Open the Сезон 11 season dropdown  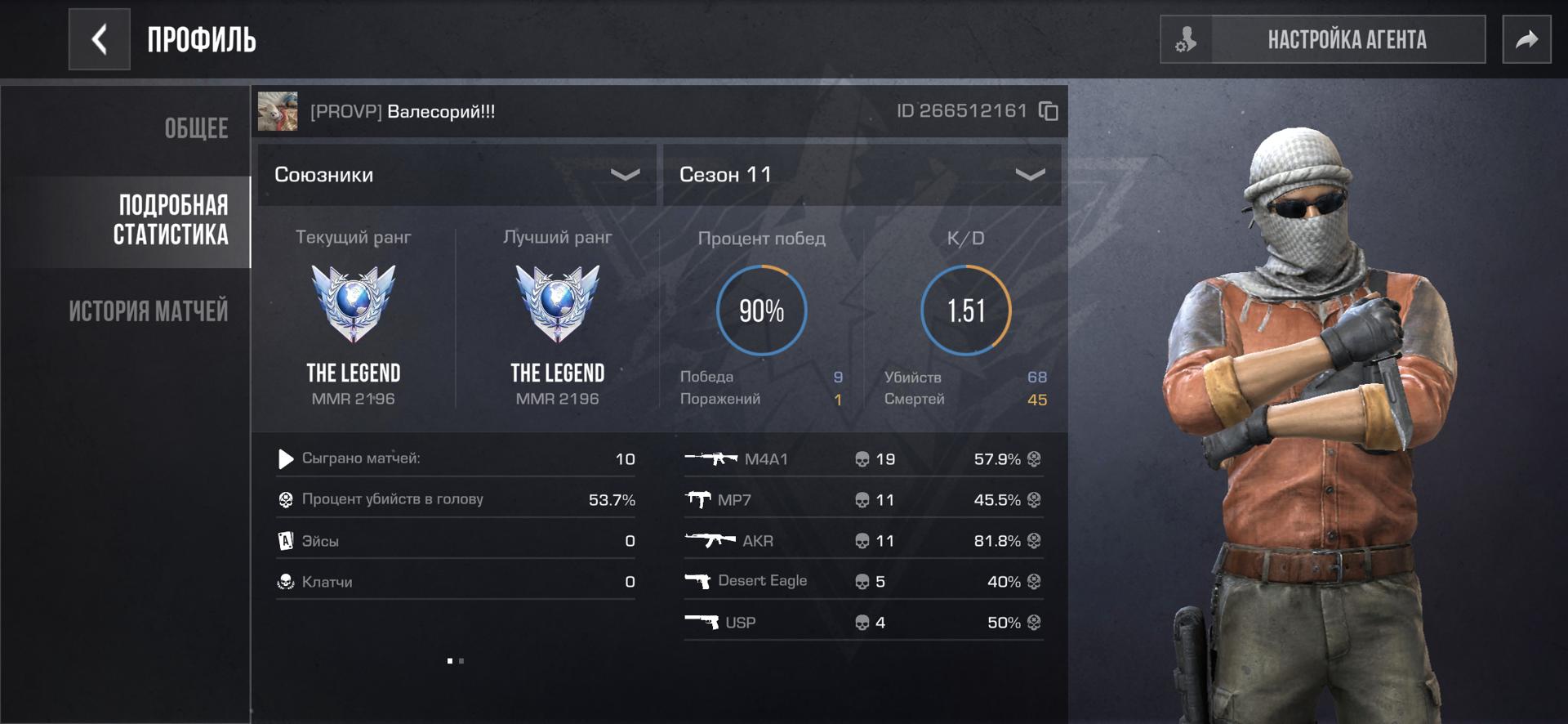(x=862, y=175)
